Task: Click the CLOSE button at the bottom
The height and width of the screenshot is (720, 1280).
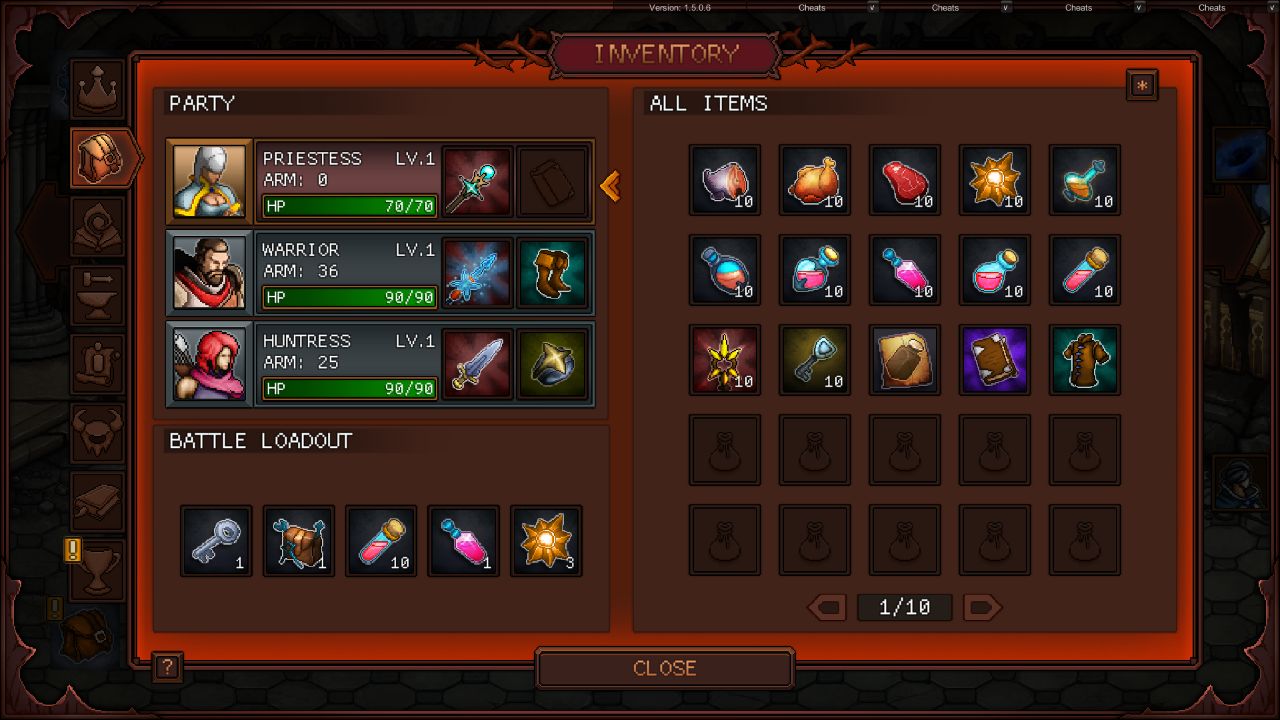Action: coord(664,668)
